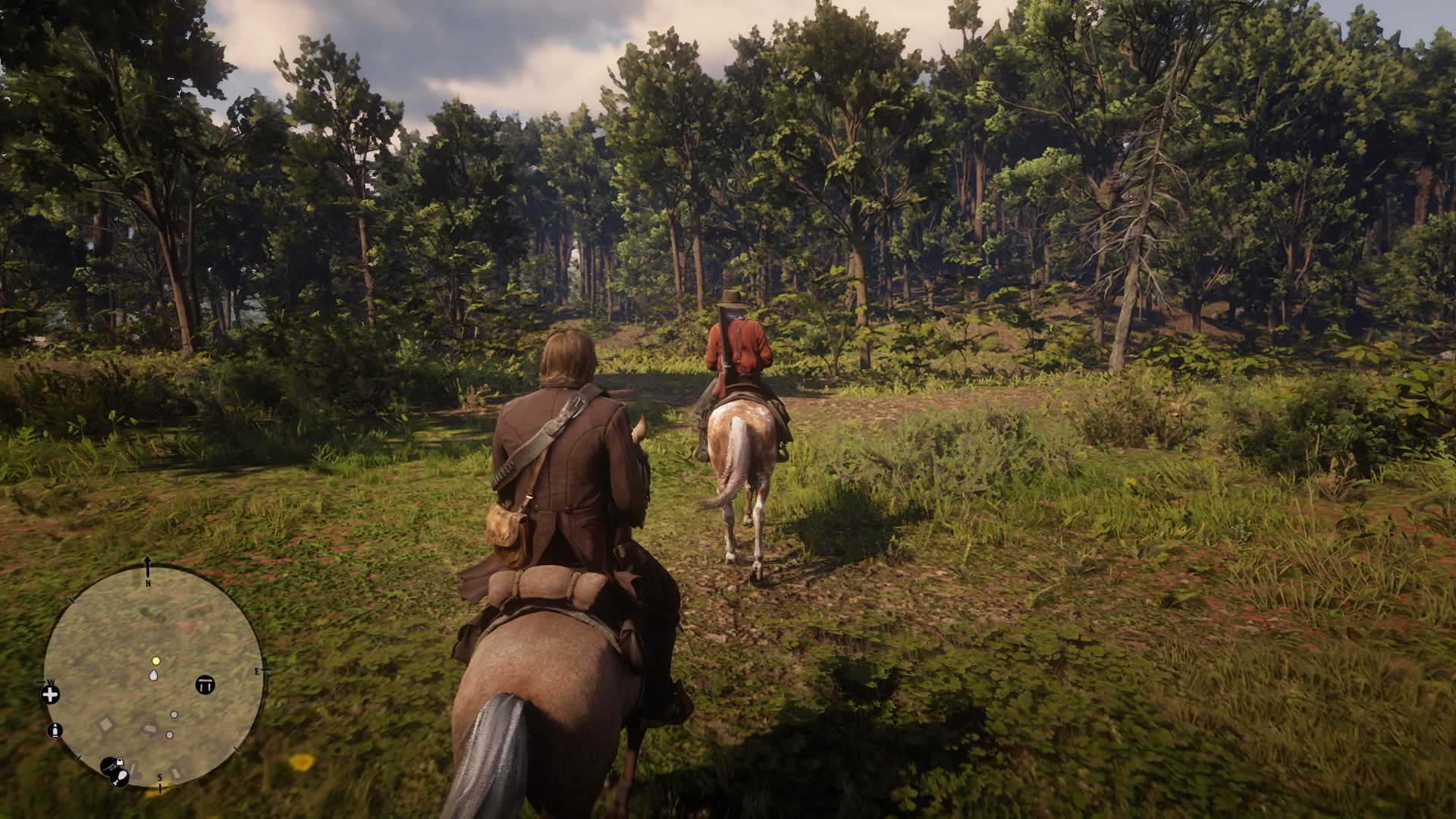Click the upper gray companion blip on the minimap
Image resolution: width=1456 pixels, height=819 pixels.
pos(174,714)
